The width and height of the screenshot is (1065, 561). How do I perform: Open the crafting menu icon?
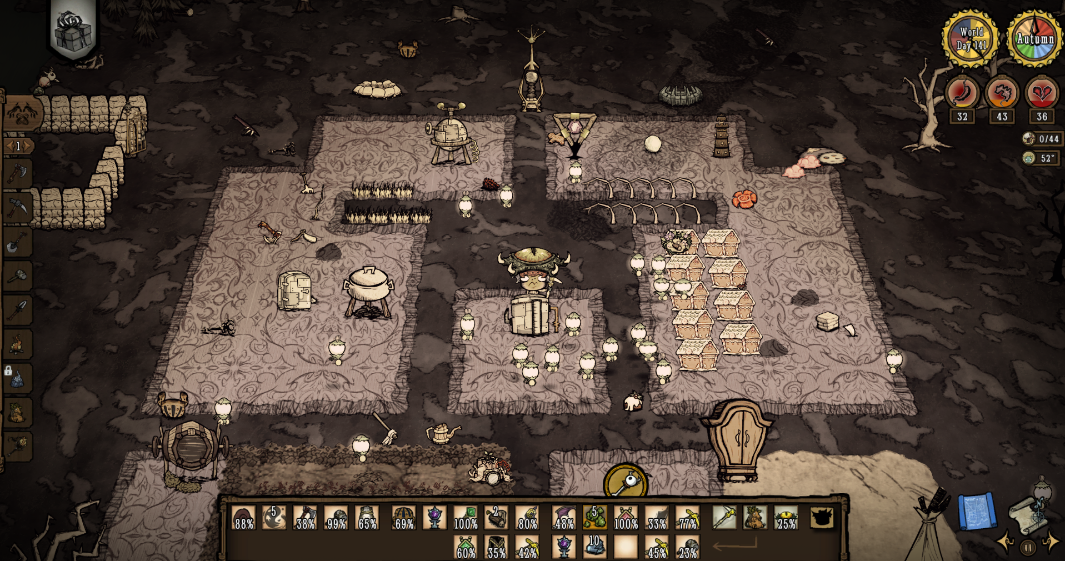[x=21, y=112]
